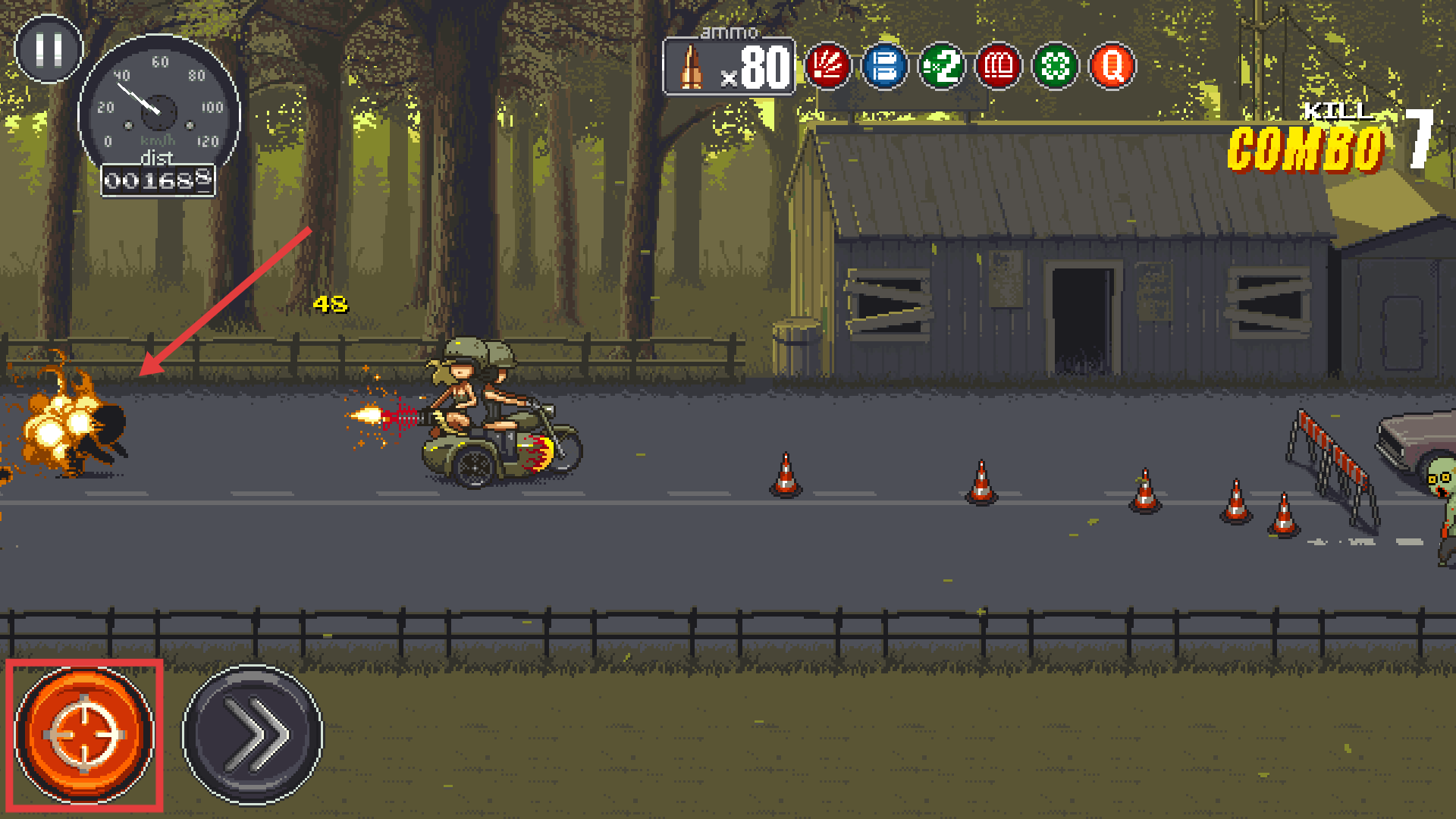Select the orange Q perk icon
This screenshot has width=1456, height=819.
pyautogui.click(x=1112, y=67)
